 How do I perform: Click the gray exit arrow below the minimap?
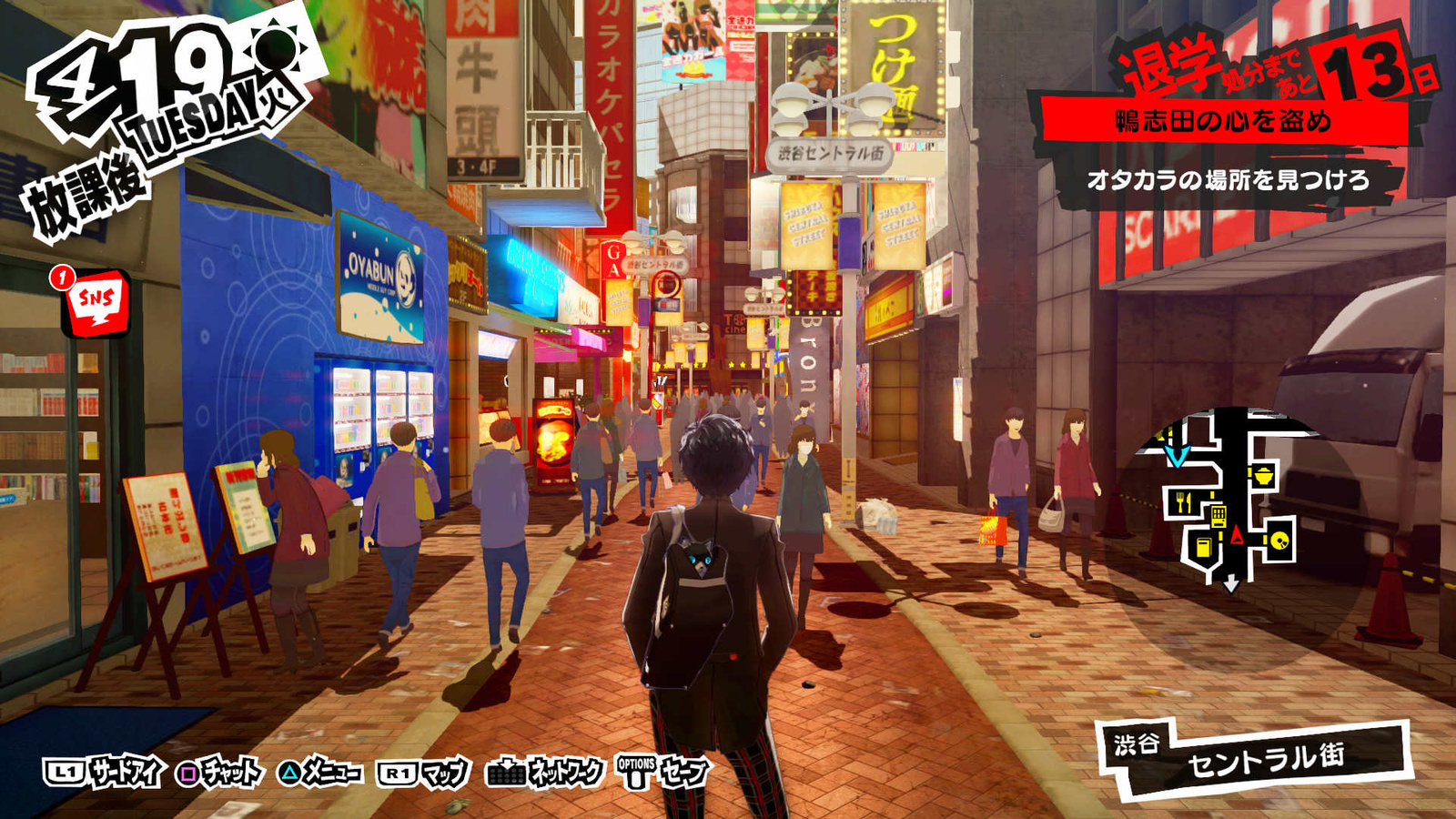point(1231,582)
